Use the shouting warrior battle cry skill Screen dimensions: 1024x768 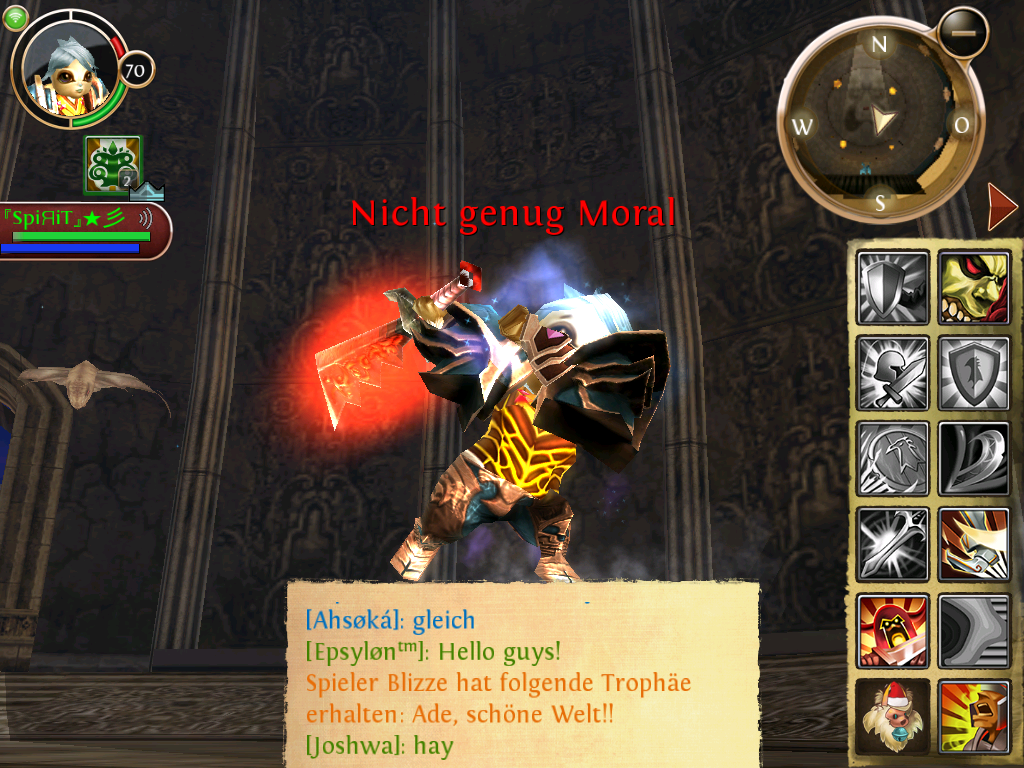(x=973, y=717)
